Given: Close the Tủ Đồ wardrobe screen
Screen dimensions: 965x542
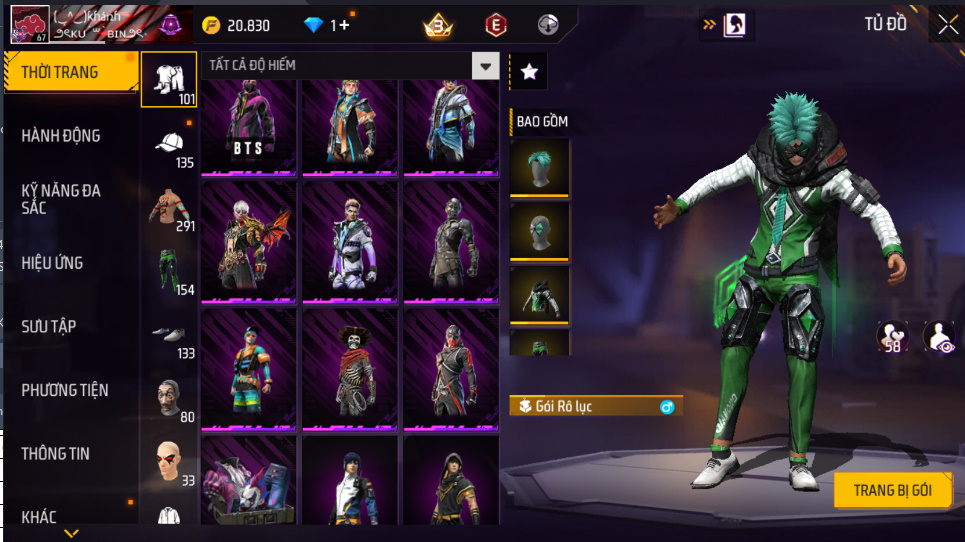Looking at the screenshot, I should 947,25.
